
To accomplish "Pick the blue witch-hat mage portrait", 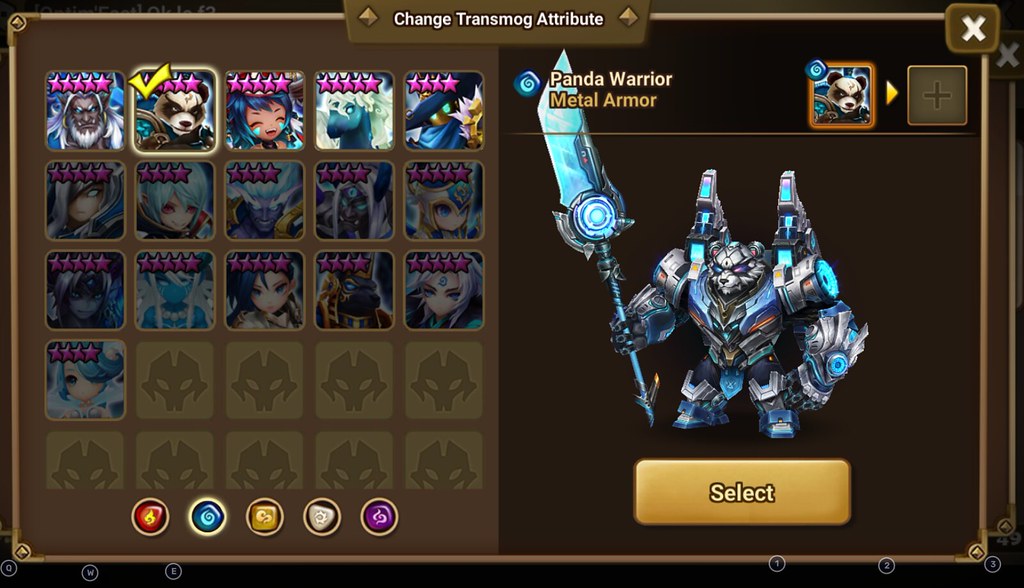I will tap(444, 111).
